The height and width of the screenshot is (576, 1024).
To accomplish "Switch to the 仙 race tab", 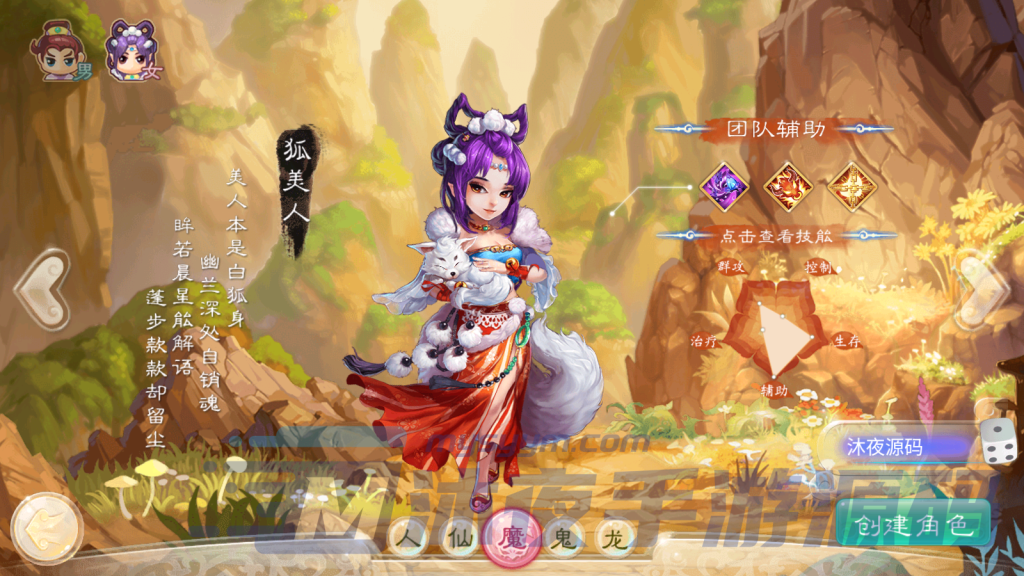I will tap(459, 539).
